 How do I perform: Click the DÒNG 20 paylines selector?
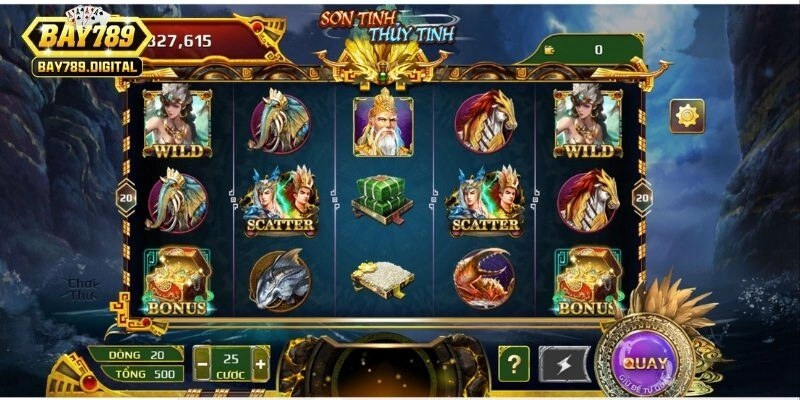[136, 354]
